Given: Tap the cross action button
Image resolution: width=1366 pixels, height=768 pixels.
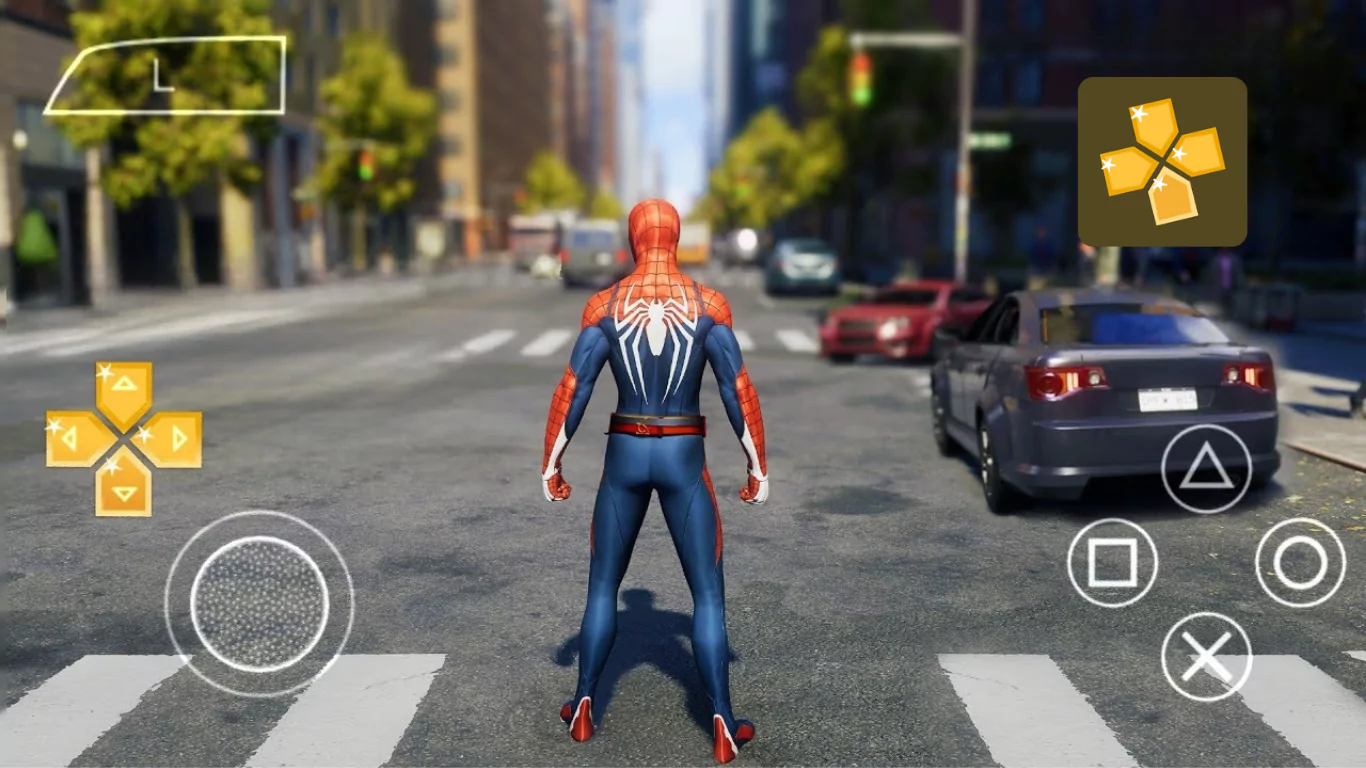Looking at the screenshot, I should pos(1206,657).
